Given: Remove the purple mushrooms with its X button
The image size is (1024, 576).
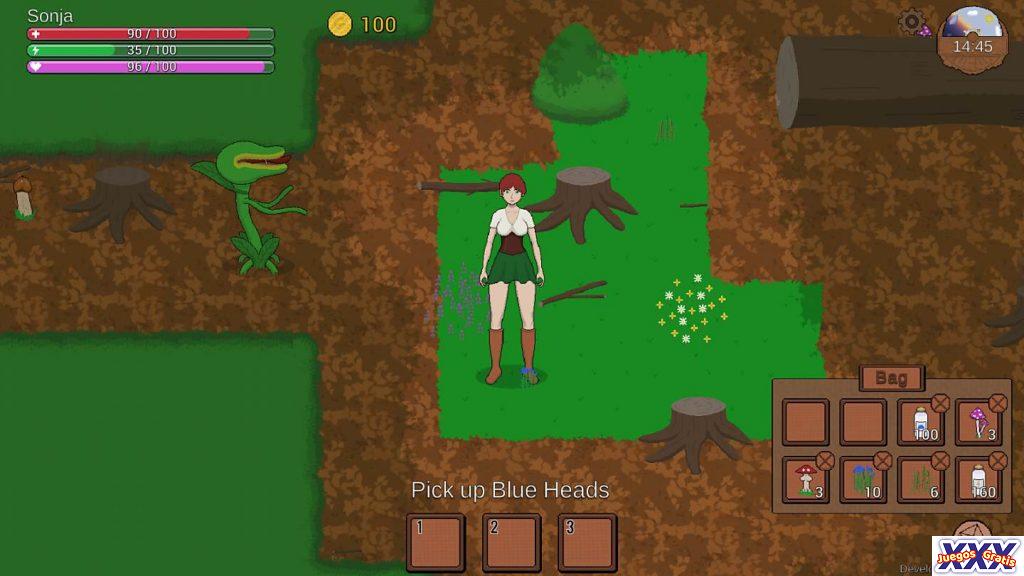Looking at the screenshot, I should pyautogui.click(x=998, y=403).
